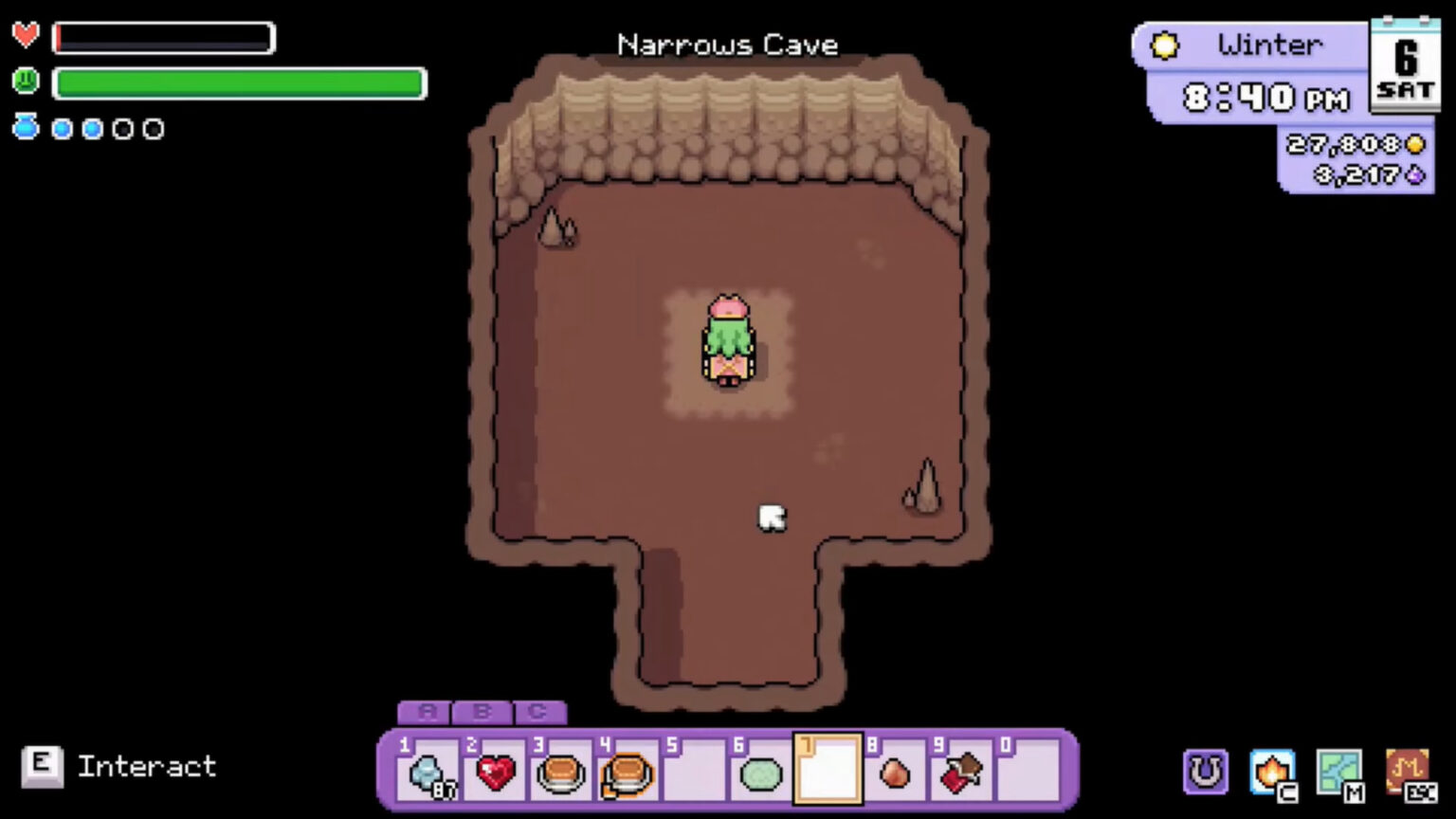Click the calendar showing SAT 6

tap(1406, 64)
